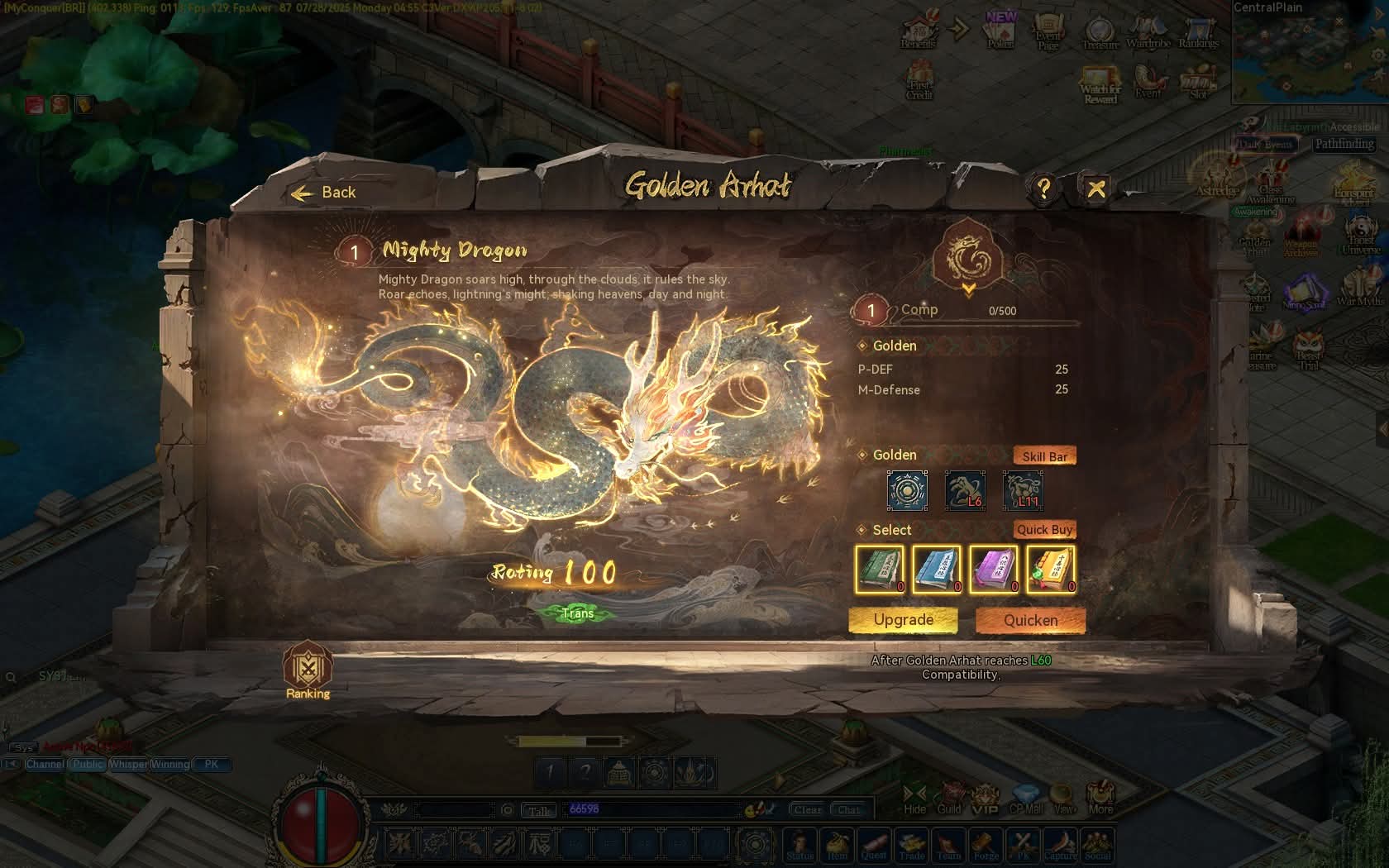The image size is (1389, 868).
Task: Click the circular golden skill icon
Action: coord(907,491)
